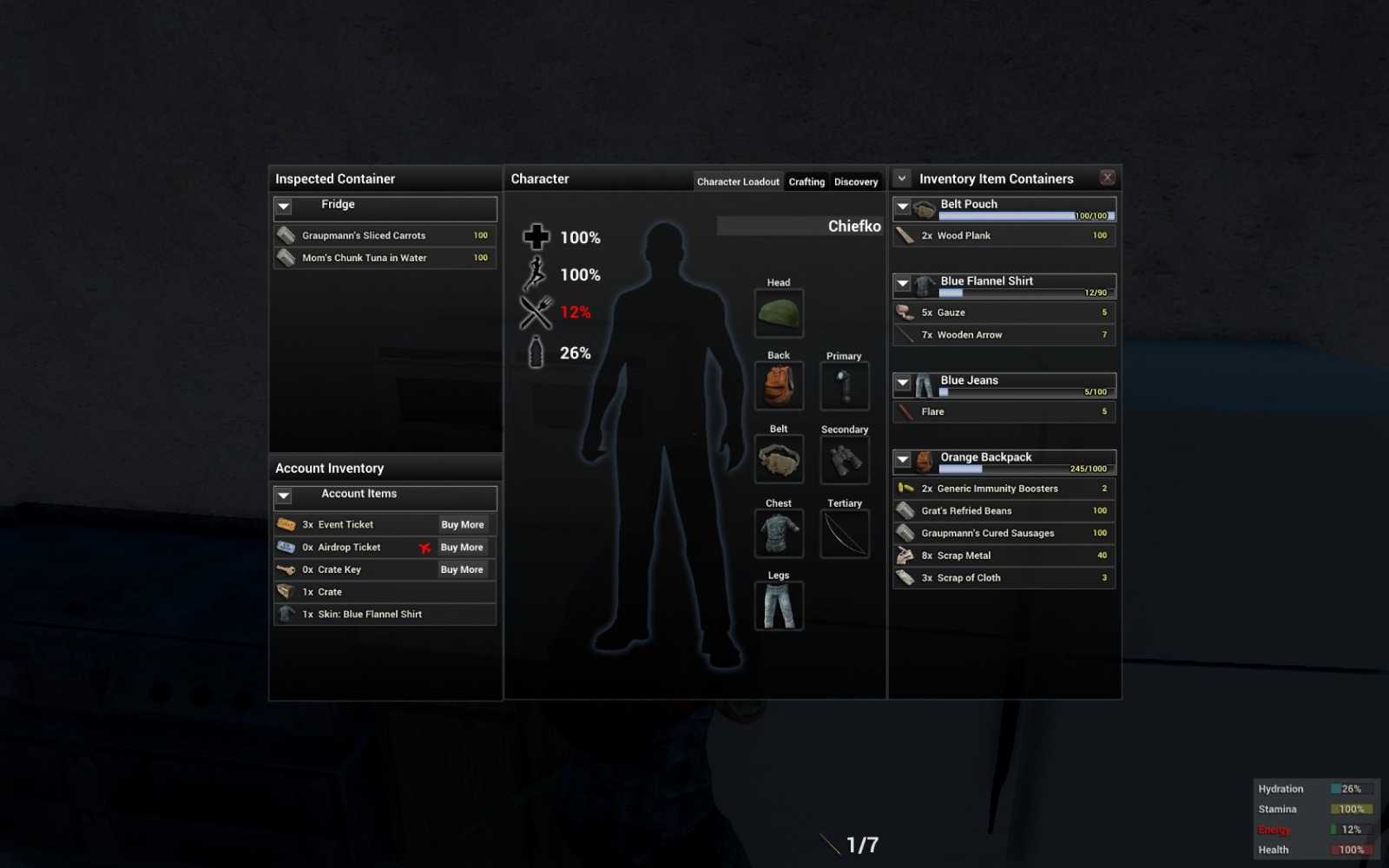
Task: Buy More Airdrop Tickets
Action: (461, 547)
